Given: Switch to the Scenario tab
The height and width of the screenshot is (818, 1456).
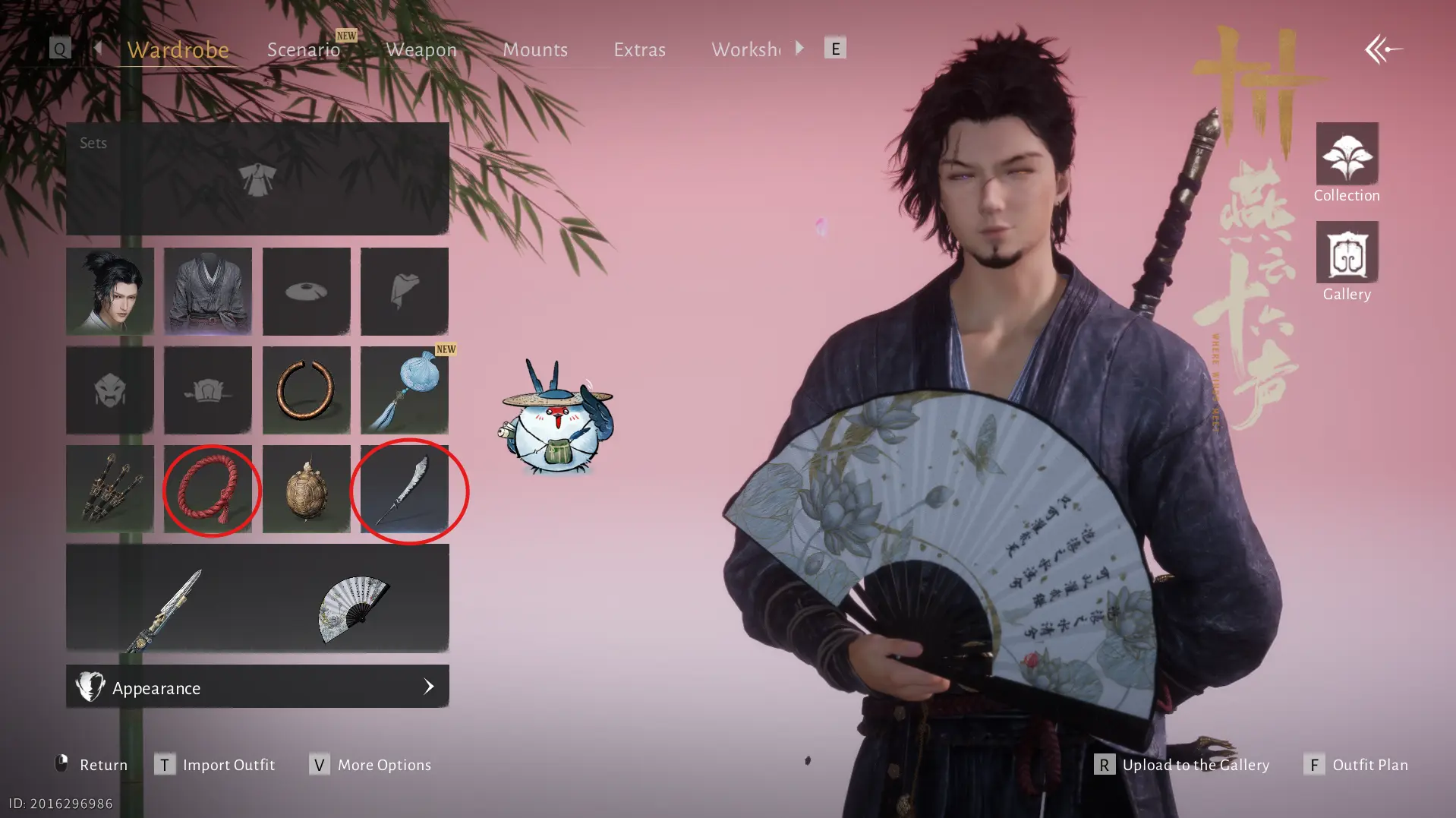Looking at the screenshot, I should pos(304,49).
